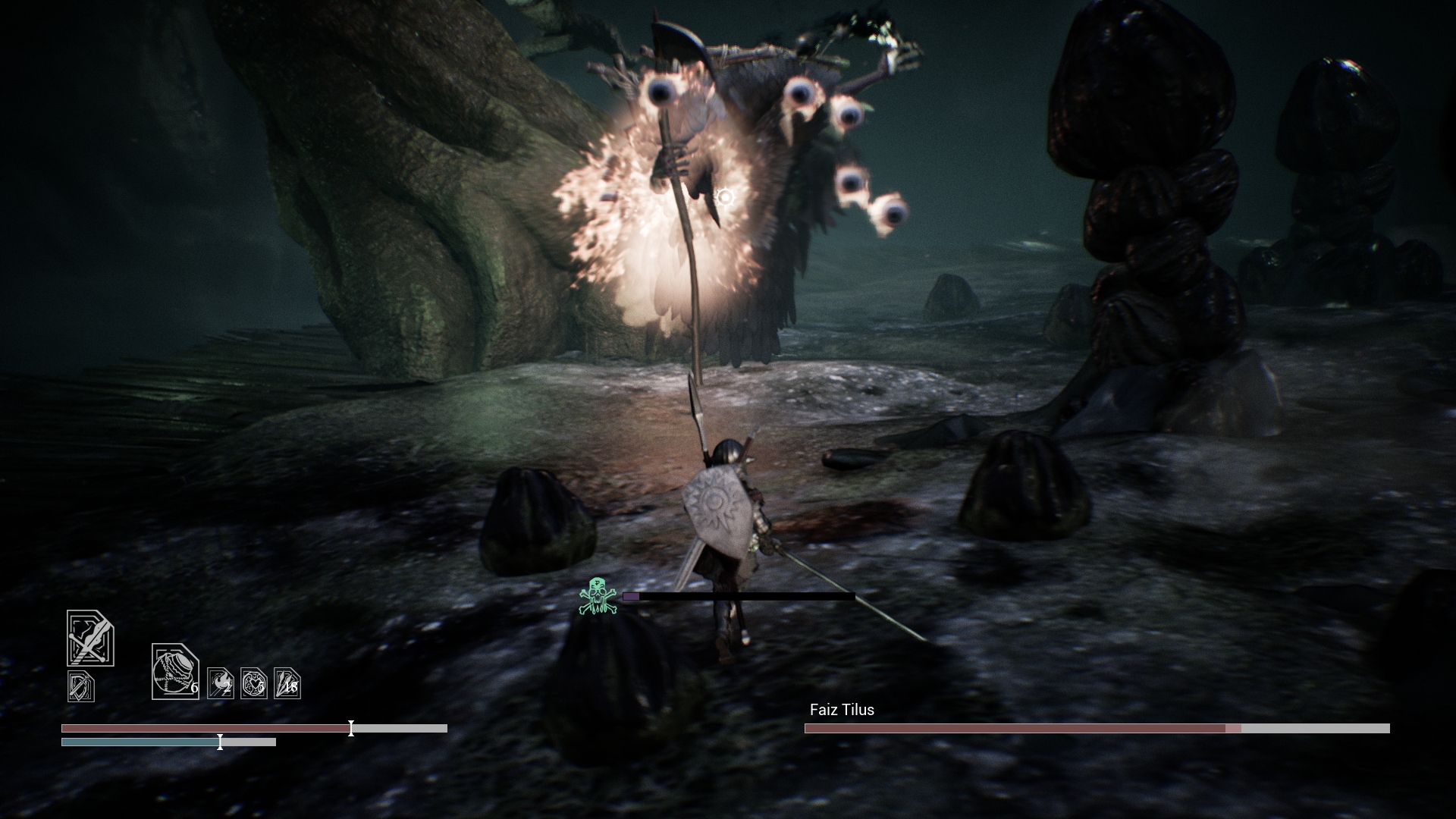The height and width of the screenshot is (819, 1456).
Task: Select the throwing darts item slot
Action: tap(287, 683)
